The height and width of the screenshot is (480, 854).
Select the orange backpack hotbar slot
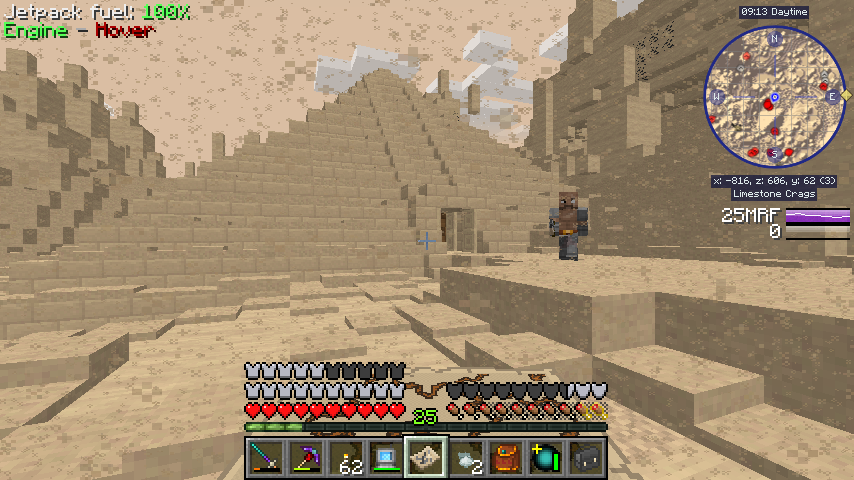[x=505, y=457]
